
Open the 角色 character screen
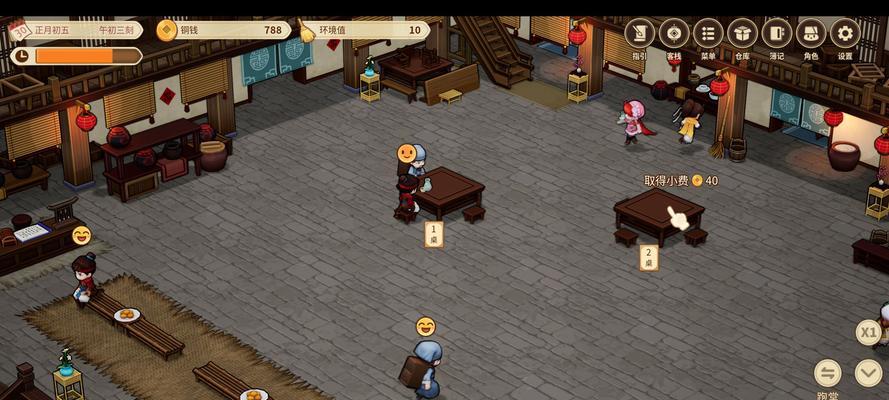point(811,34)
